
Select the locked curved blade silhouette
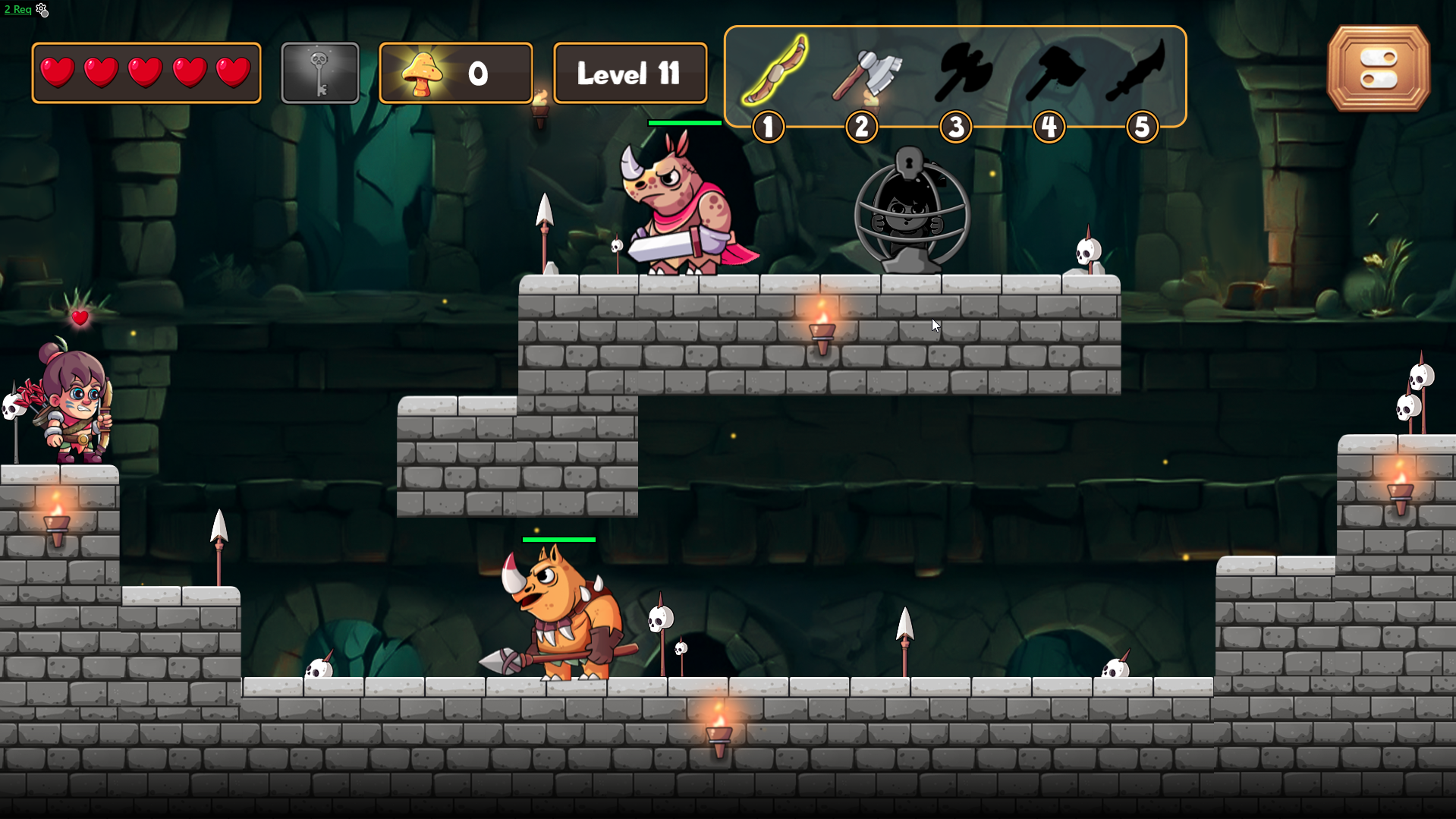[1136, 71]
